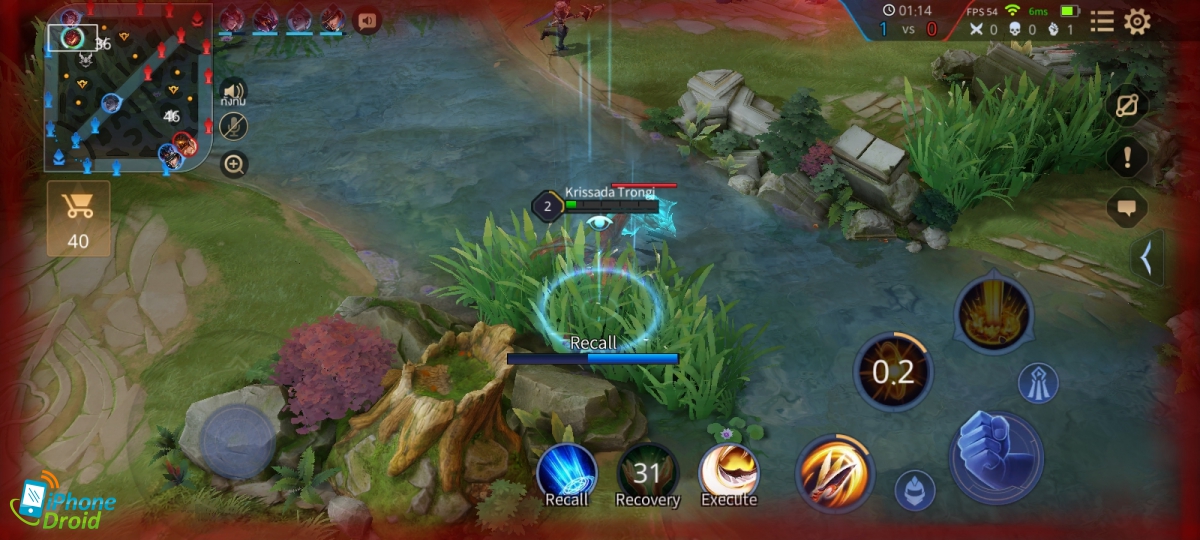Activate the claw slash first skill
1200x540 pixels.
coord(835,472)
